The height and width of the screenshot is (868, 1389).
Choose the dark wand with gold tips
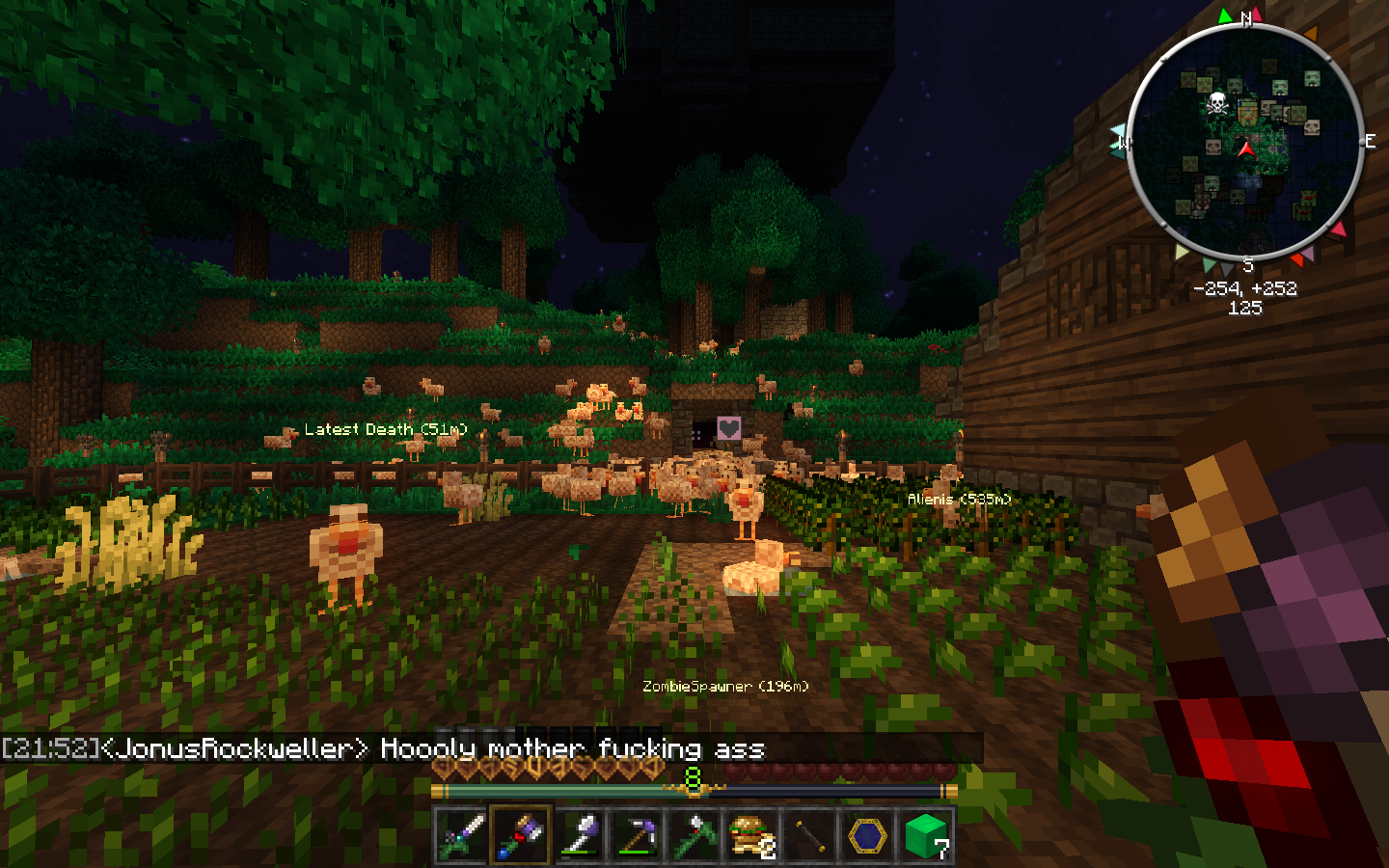(x=810, y=834)
